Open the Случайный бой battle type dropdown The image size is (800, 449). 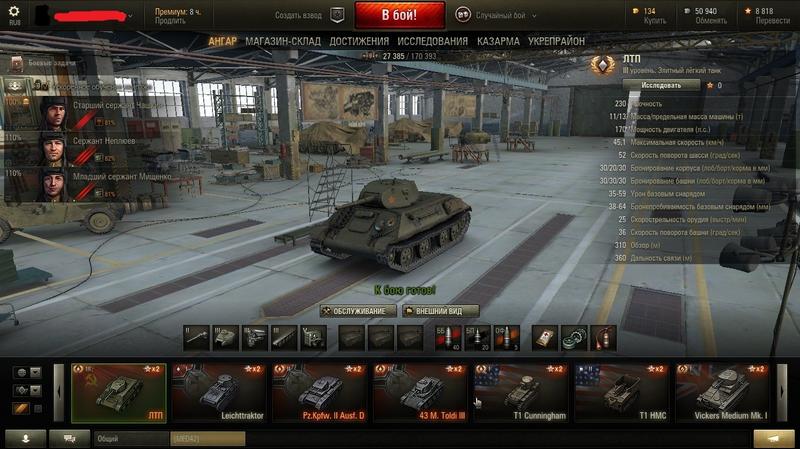(x=497, y=15)
